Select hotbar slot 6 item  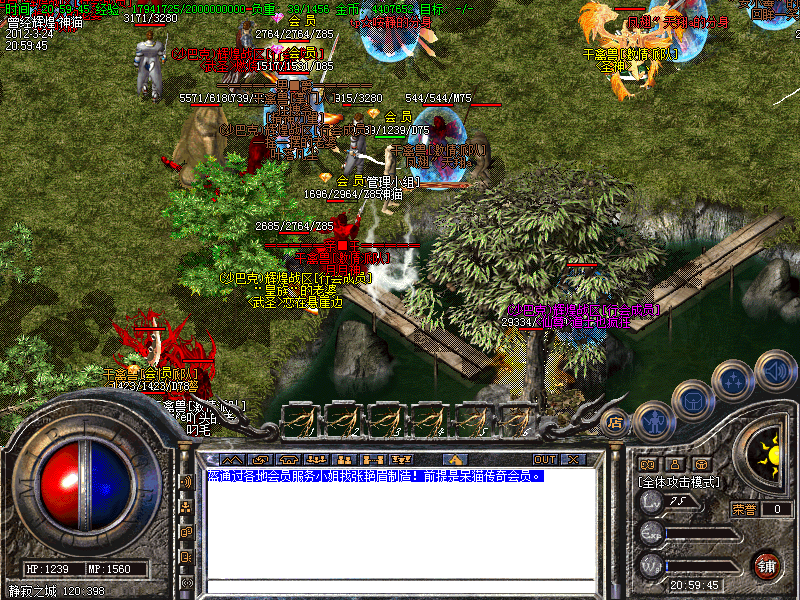(516, 419)
